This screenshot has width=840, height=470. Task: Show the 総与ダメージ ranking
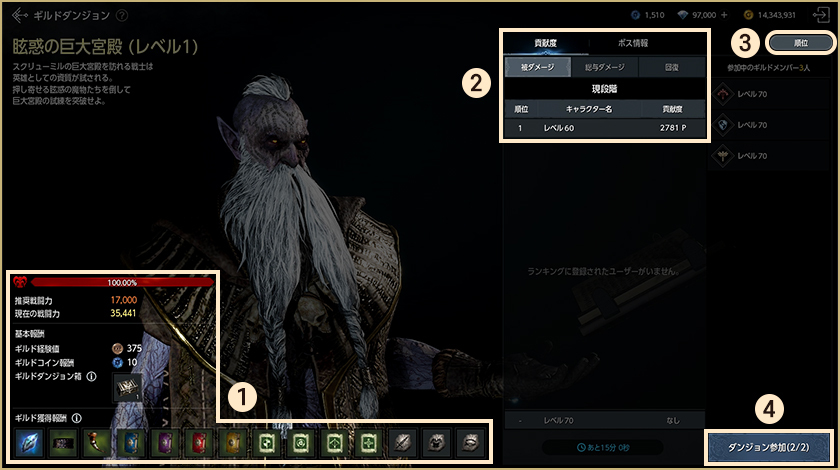tap(605, 67)
